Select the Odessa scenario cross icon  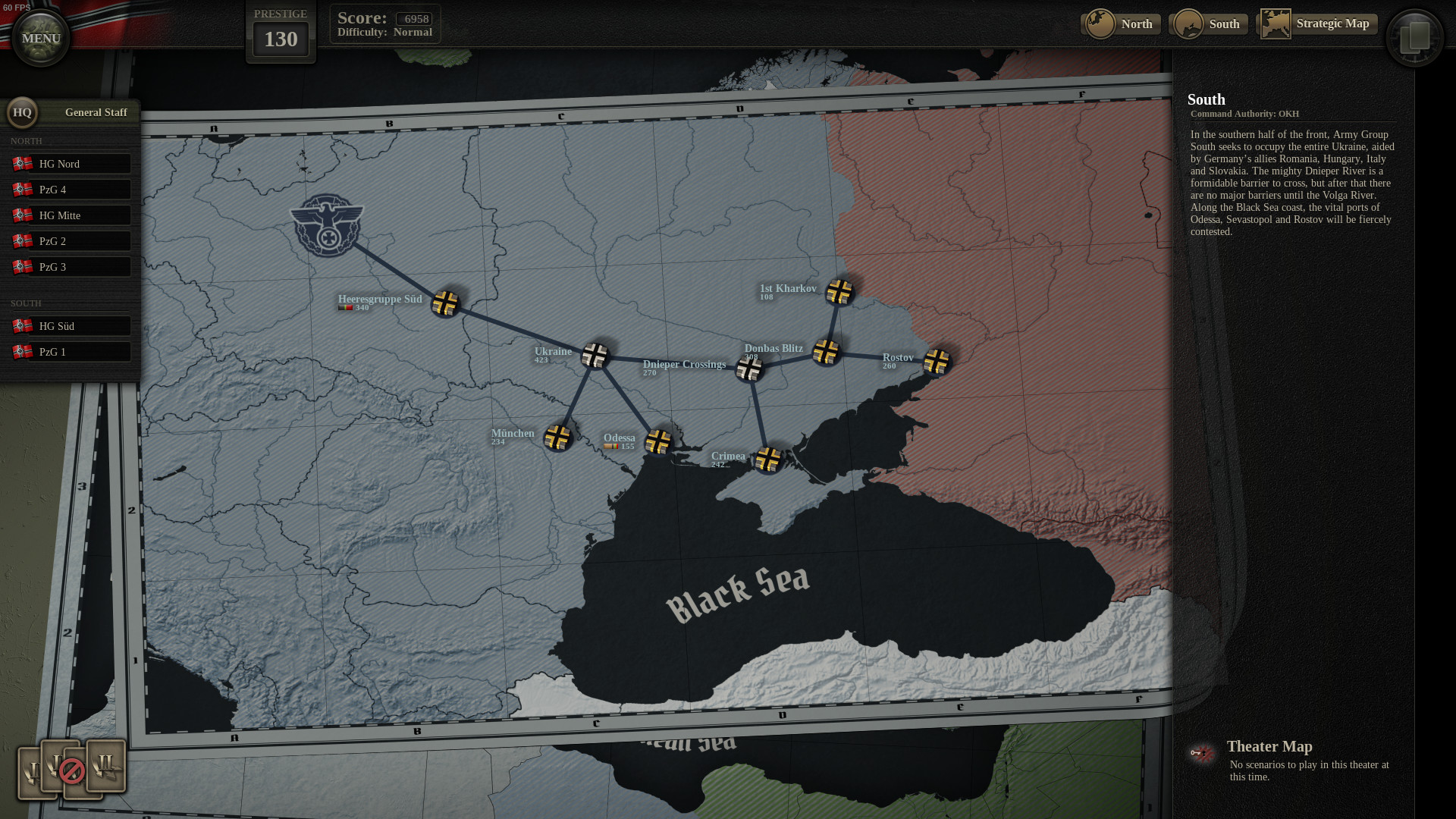[x=657, y=441]
